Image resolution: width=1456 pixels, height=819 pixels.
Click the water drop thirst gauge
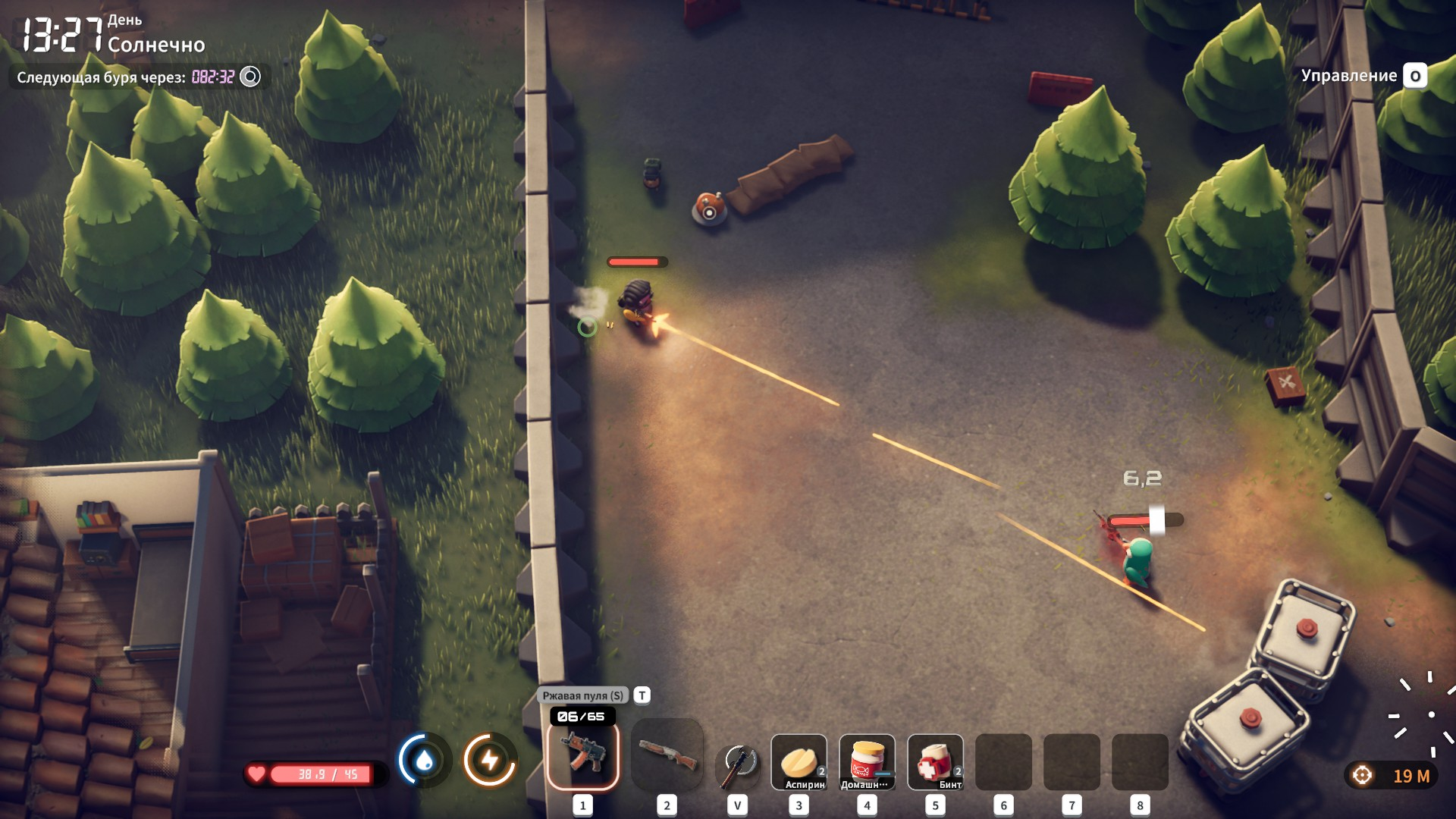(424, 760)
